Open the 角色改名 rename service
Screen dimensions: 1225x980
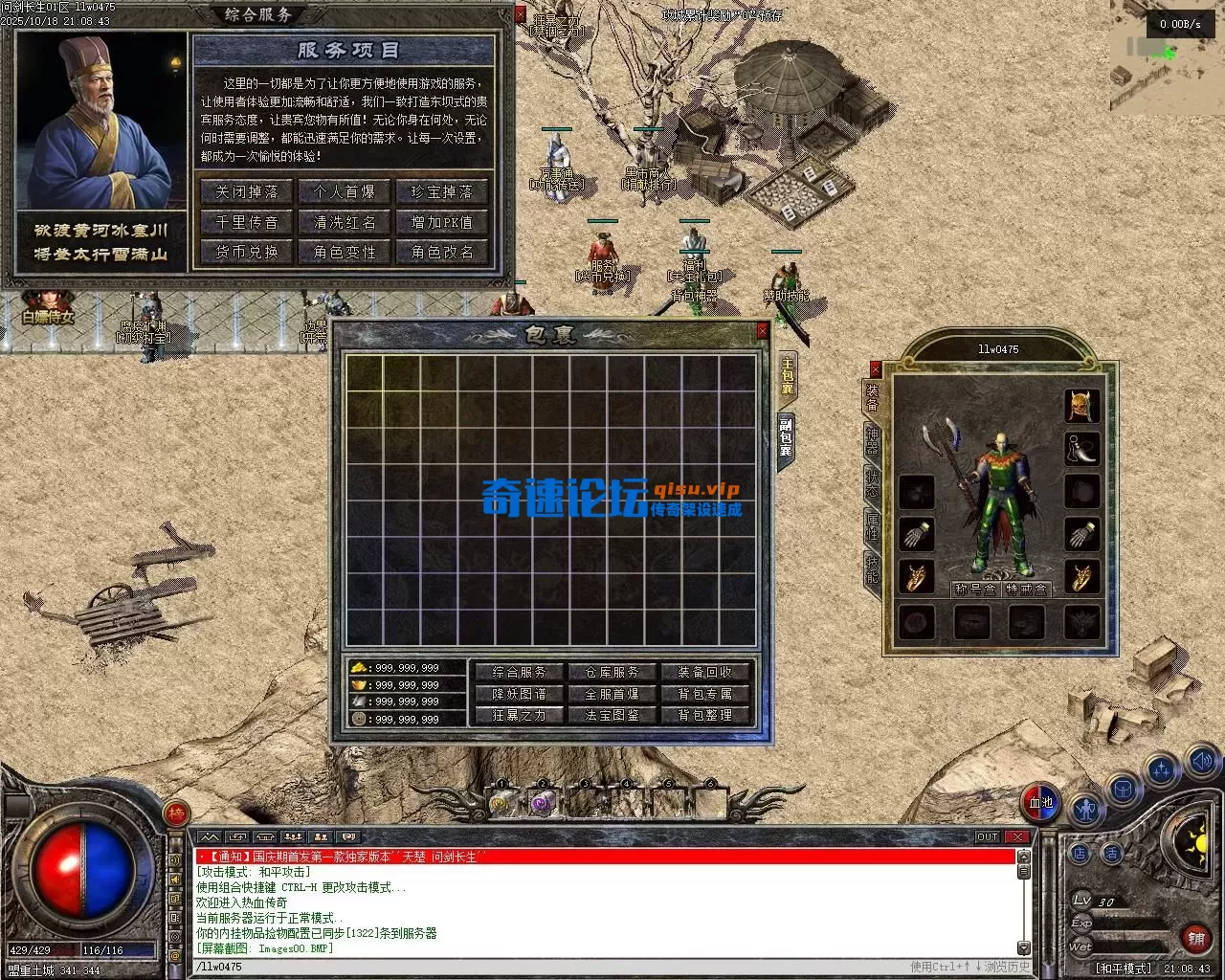point(441,252)
